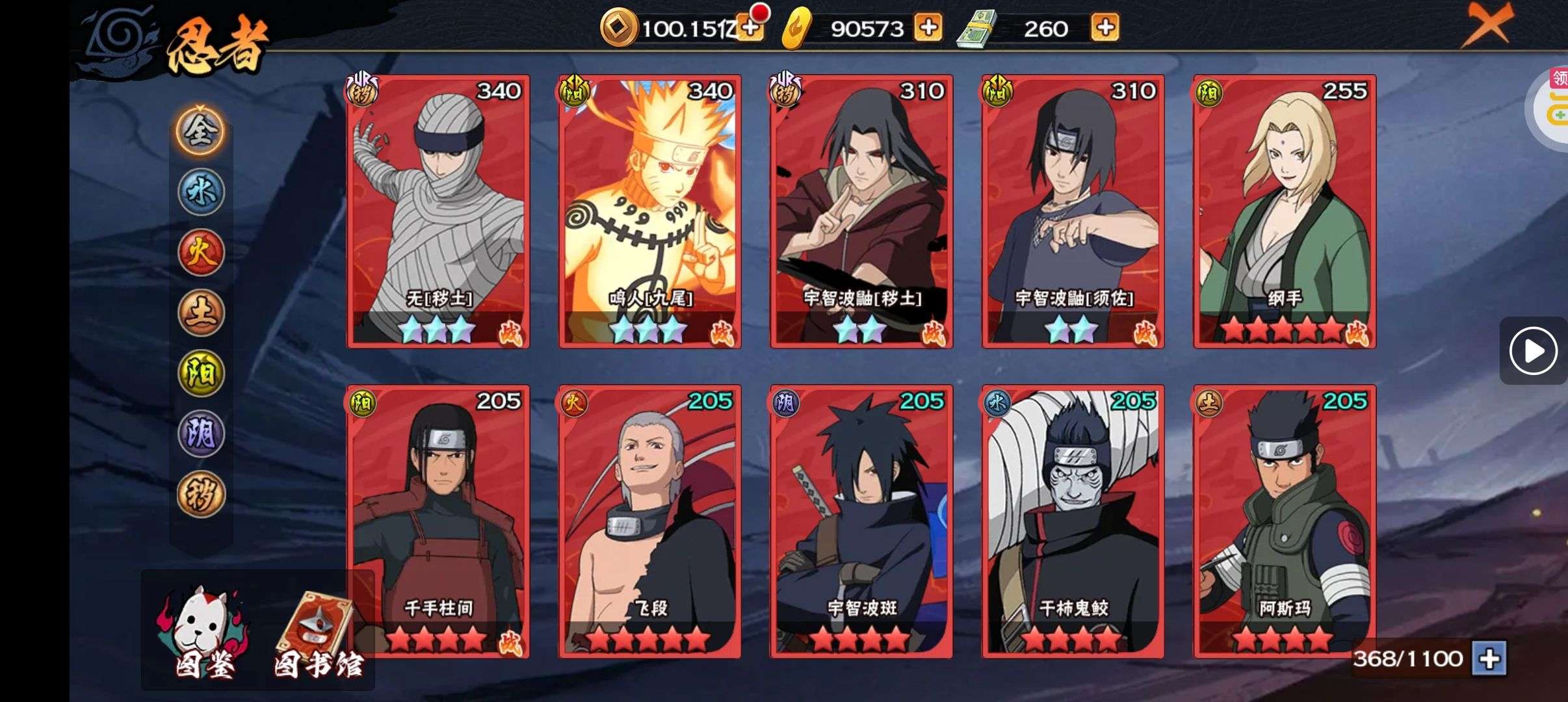Close the ninja screen with the orange X
This screenshot has width=1568, height=702.
1487,26
